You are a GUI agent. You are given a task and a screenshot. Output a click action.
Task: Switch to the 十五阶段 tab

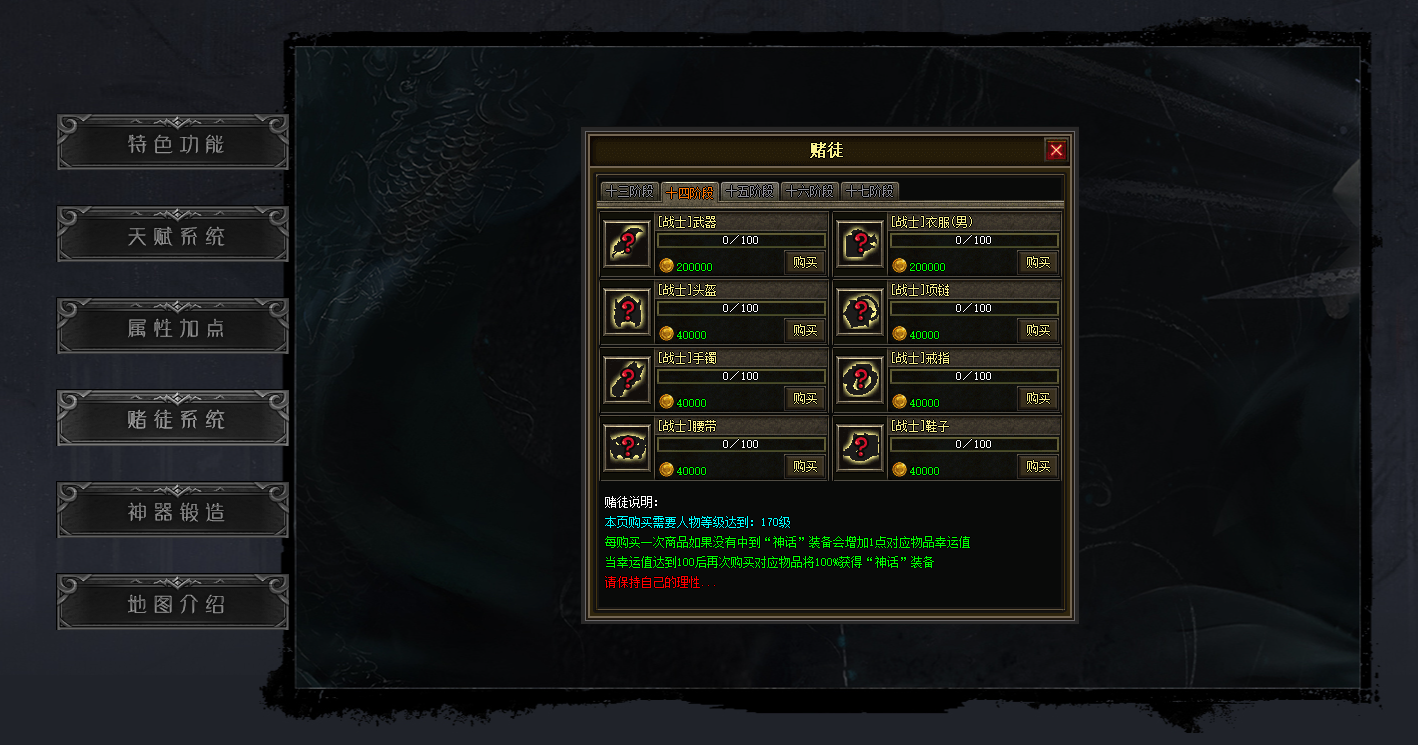pos(750,191)
